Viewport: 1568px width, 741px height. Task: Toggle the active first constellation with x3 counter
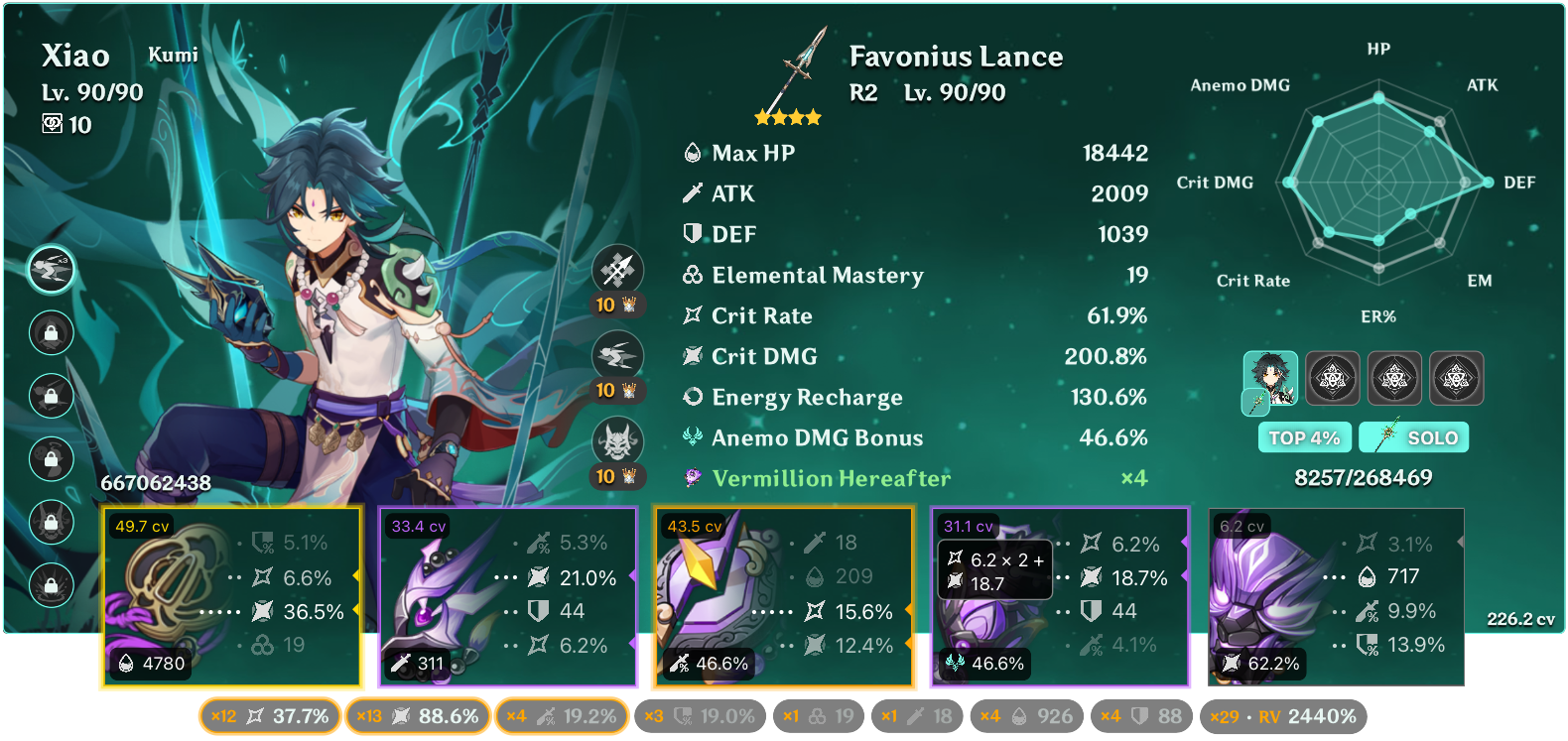click(51, 269)
